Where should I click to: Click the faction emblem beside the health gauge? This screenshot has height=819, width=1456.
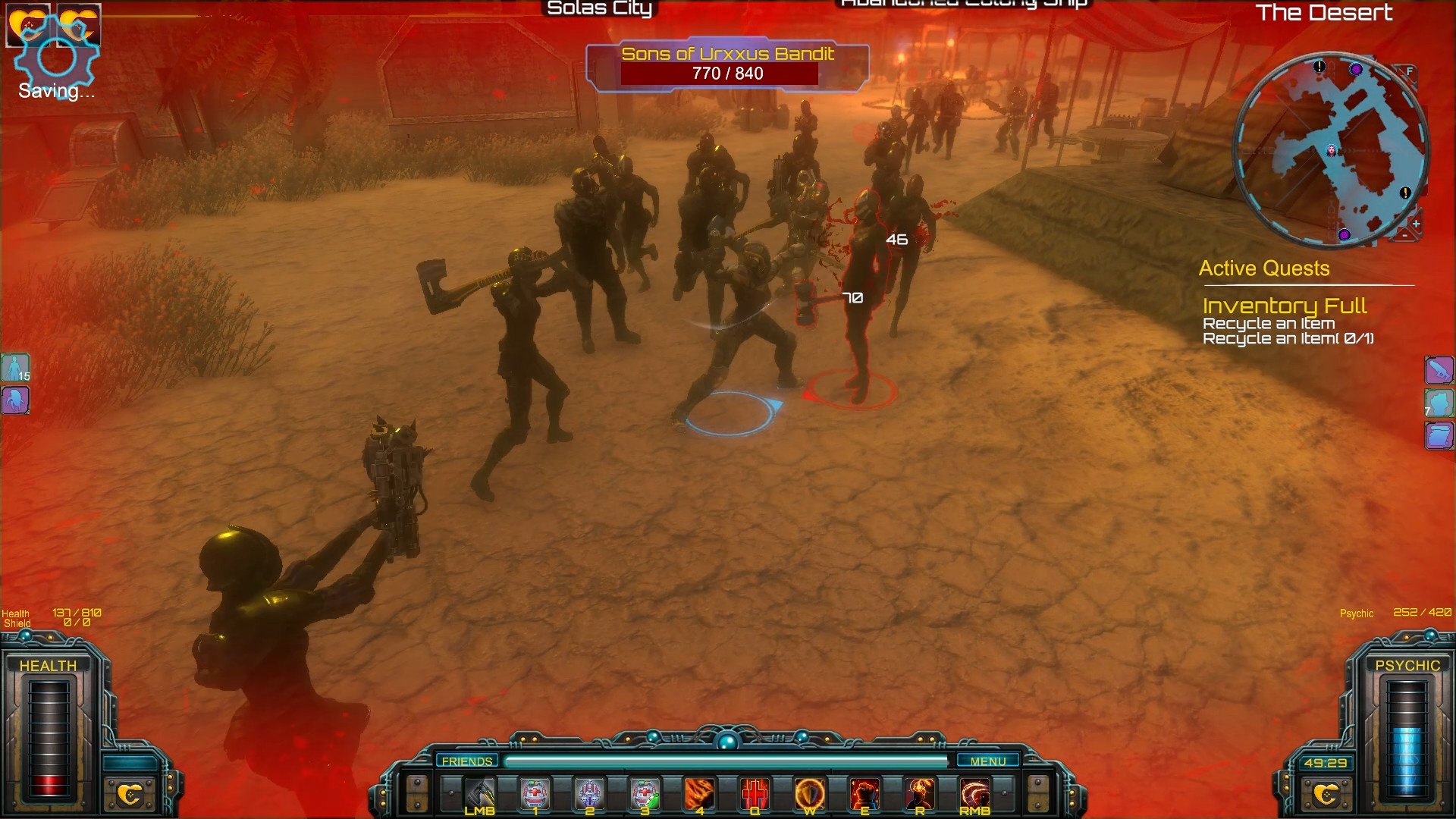coord(130,796)
